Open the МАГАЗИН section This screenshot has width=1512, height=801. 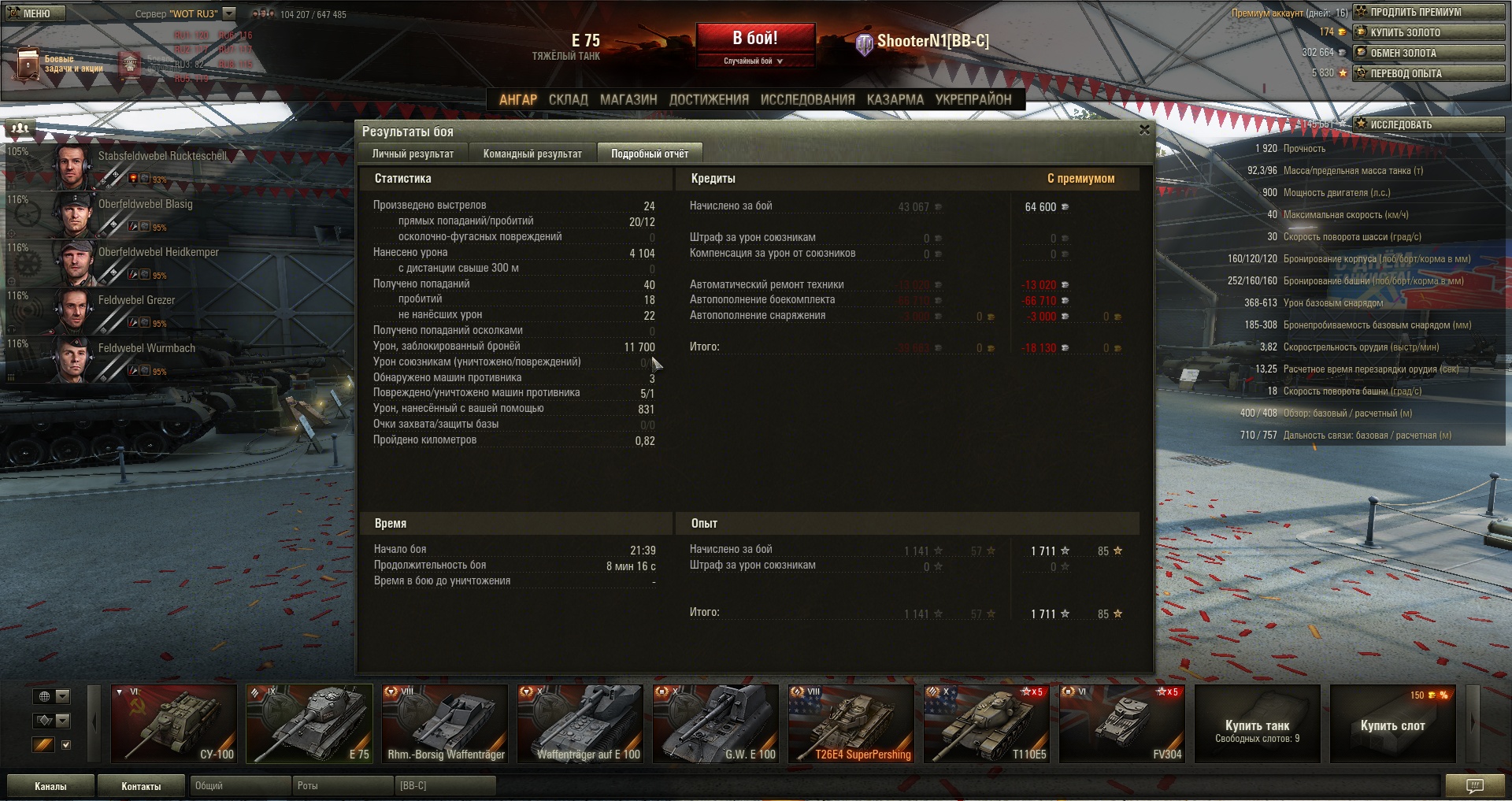click(628, 99)
